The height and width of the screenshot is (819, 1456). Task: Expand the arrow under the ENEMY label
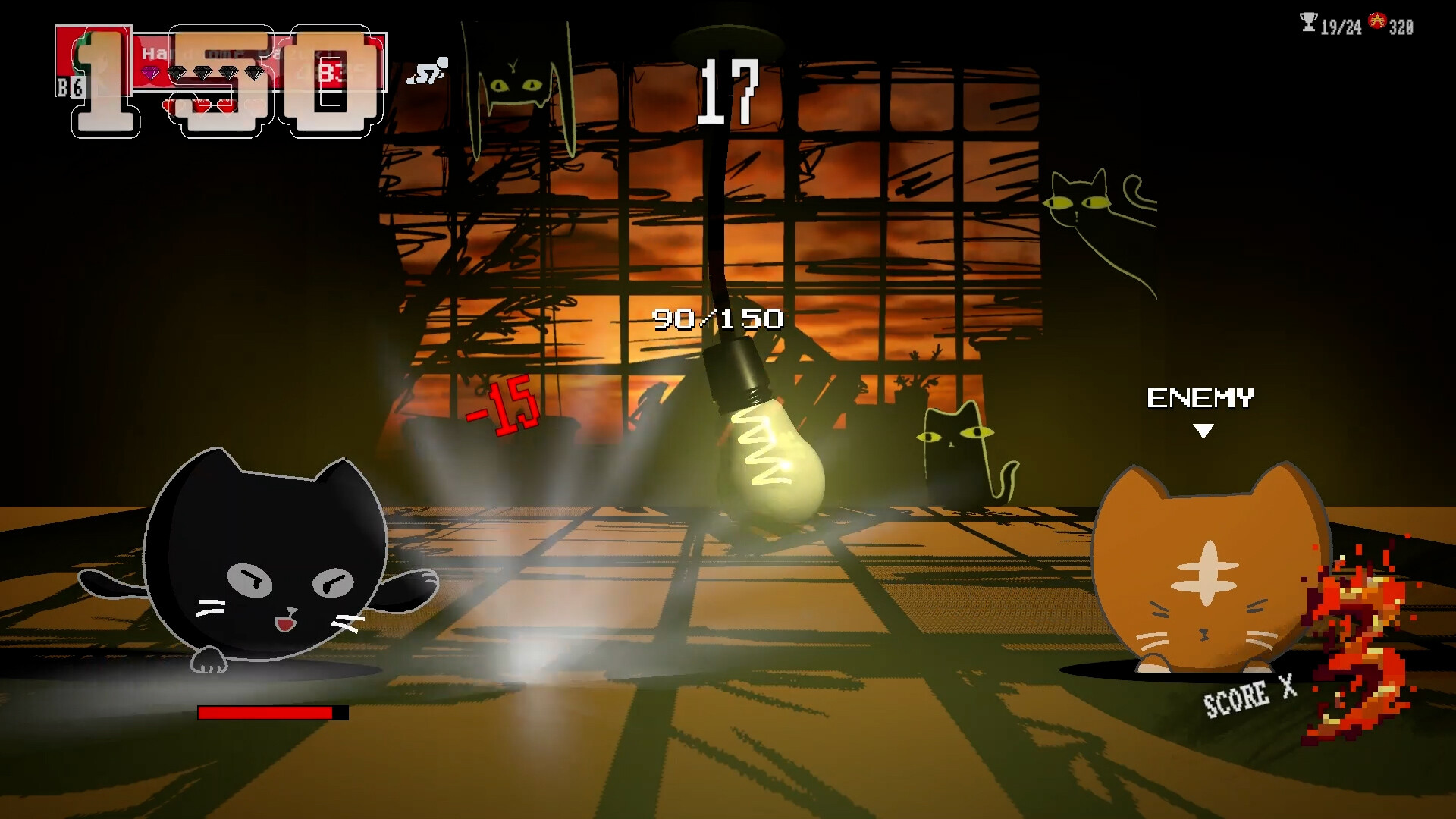1202,429
